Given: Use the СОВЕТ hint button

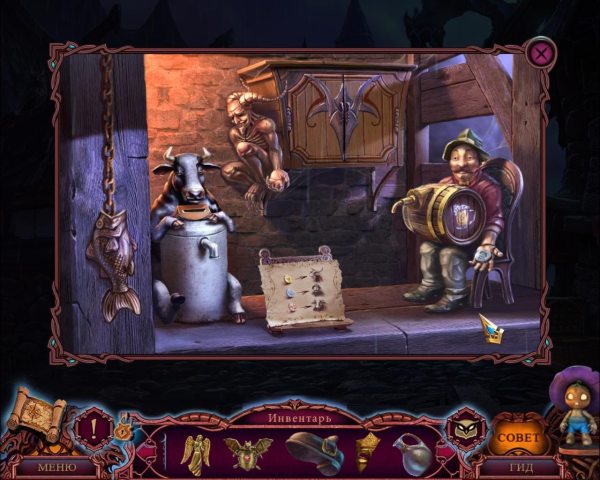Looking at the screenshot, I should click(x=517, y=437).
